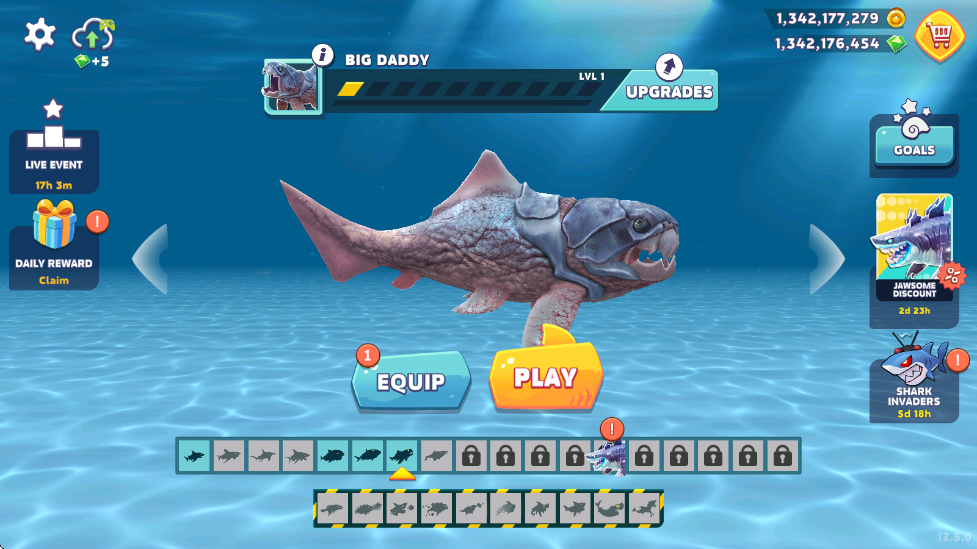Screen dimensions: 977x549
Task: Start the game with Play
Action: point(545,377)
